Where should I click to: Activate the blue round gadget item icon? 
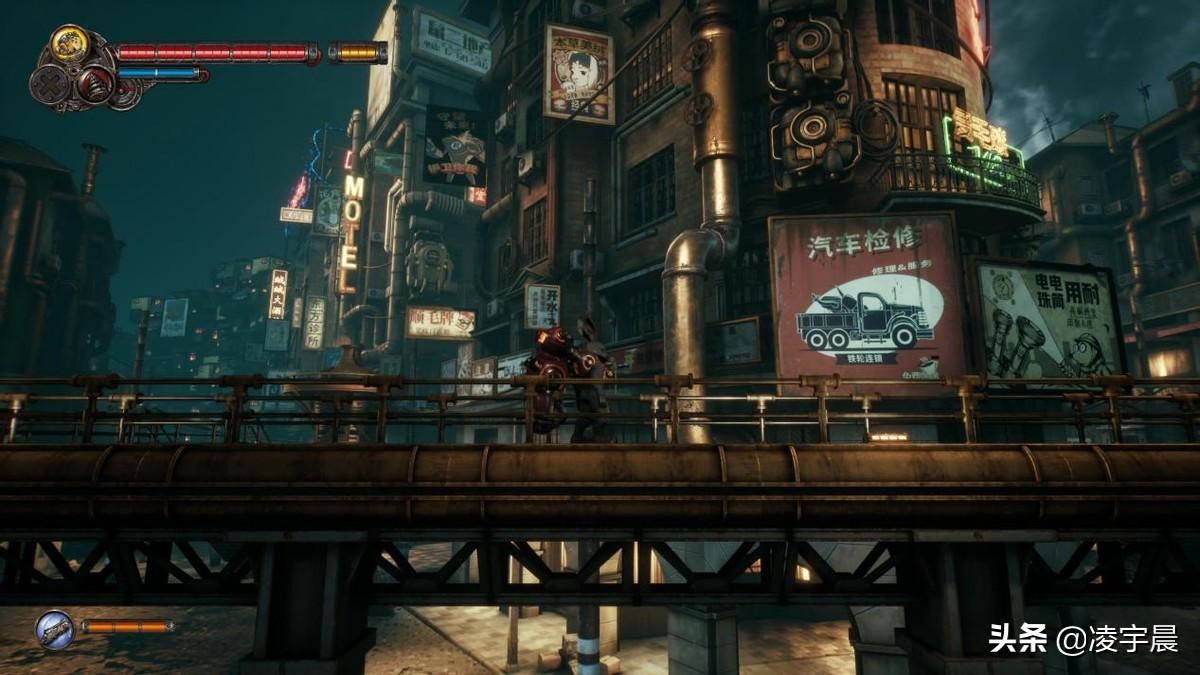(x=54, y=629)
